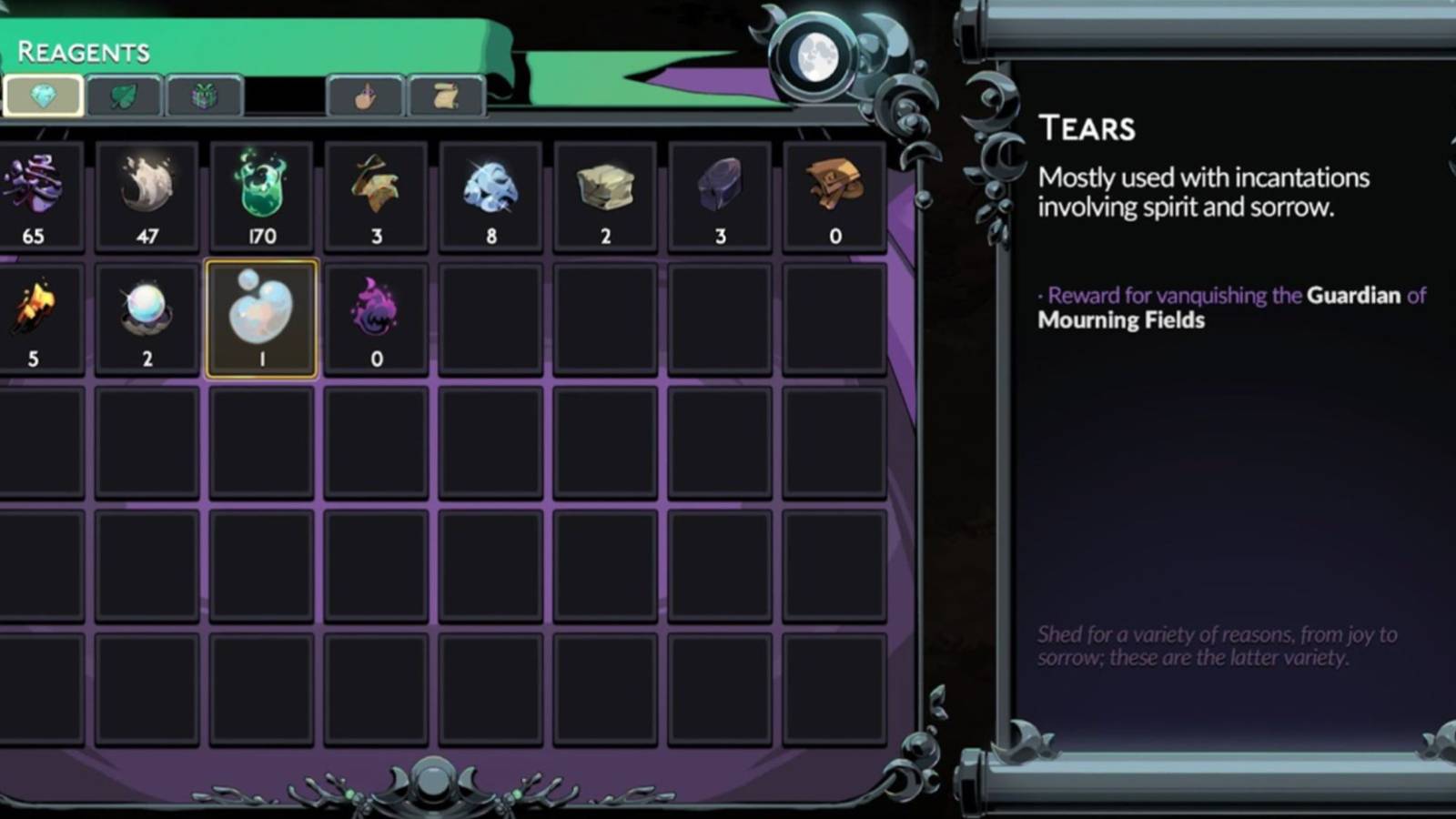Open the leaf-icon gathering tab
The width and height of the screenshot is (1456, 819).
pyautogui.click(x=125, y=96)
